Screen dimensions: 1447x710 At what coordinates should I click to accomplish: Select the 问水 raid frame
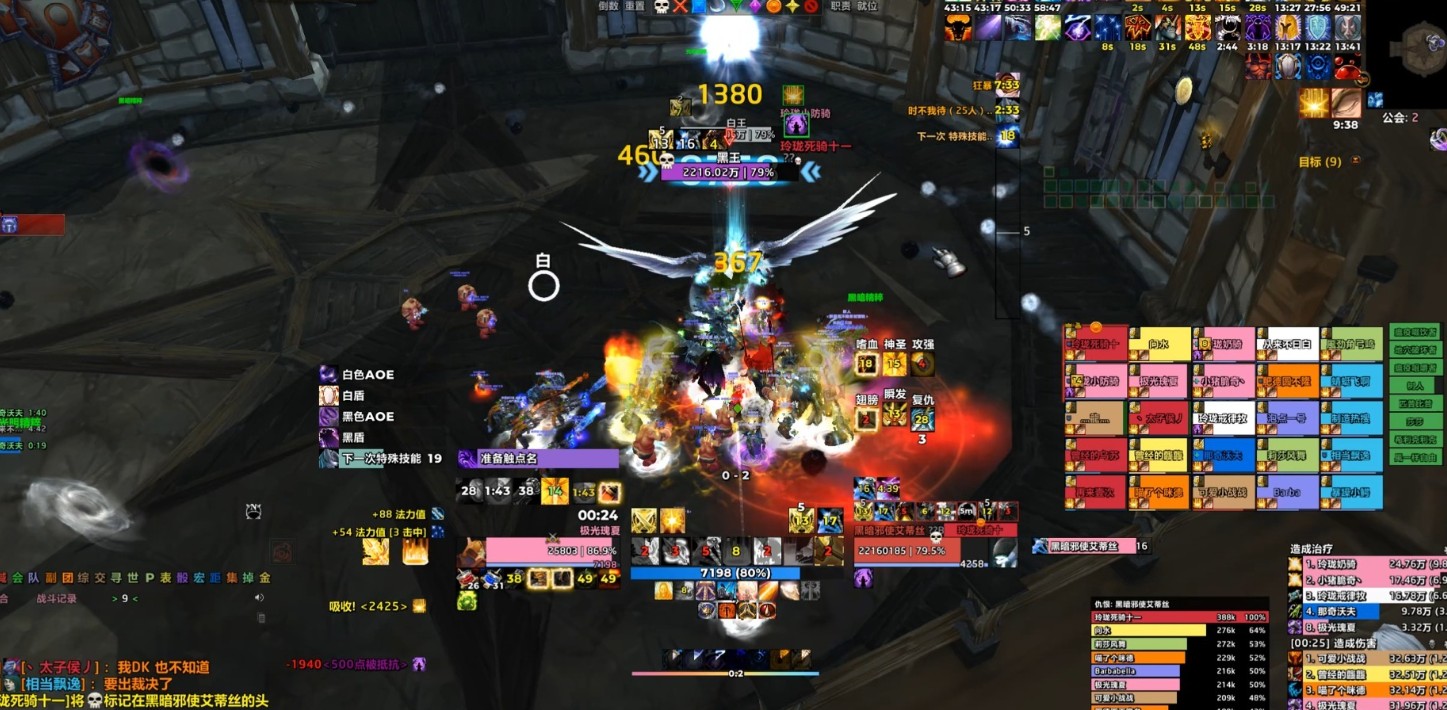tap(1159, 345)
